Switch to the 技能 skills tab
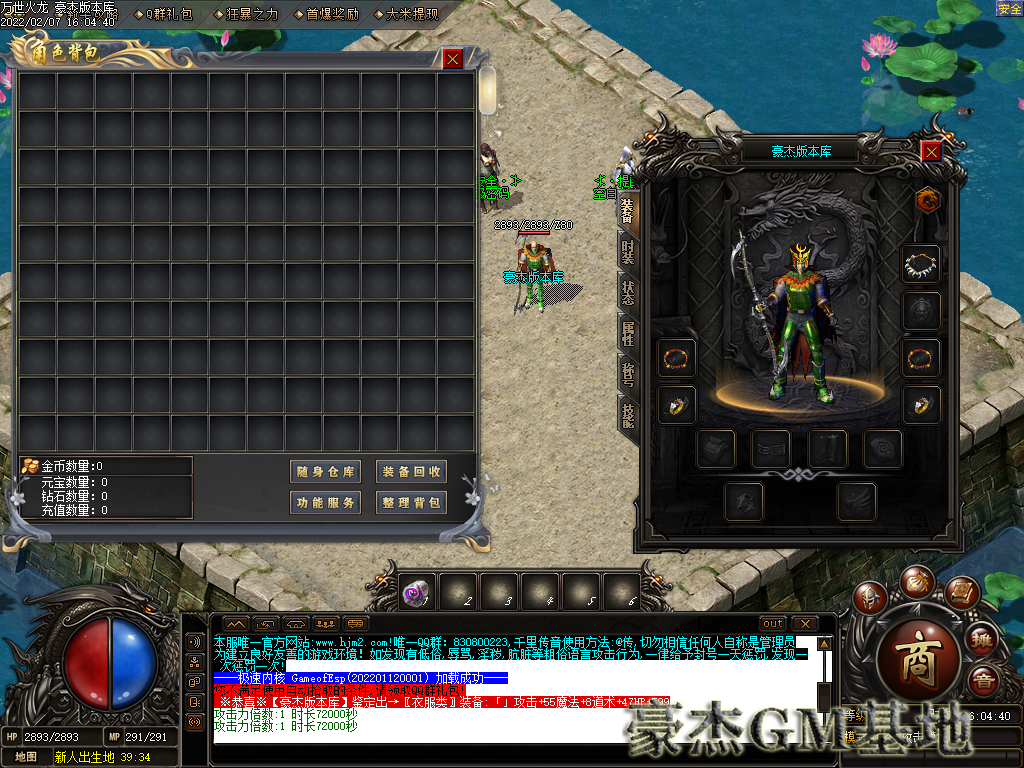The height and width of the screenshot is (768, 1024). pos(627,411)
